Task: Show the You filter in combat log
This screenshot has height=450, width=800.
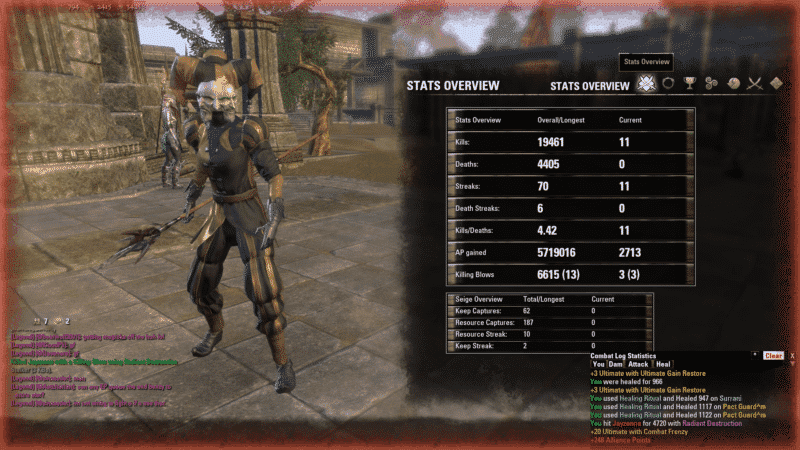Action: click(599, 364)
